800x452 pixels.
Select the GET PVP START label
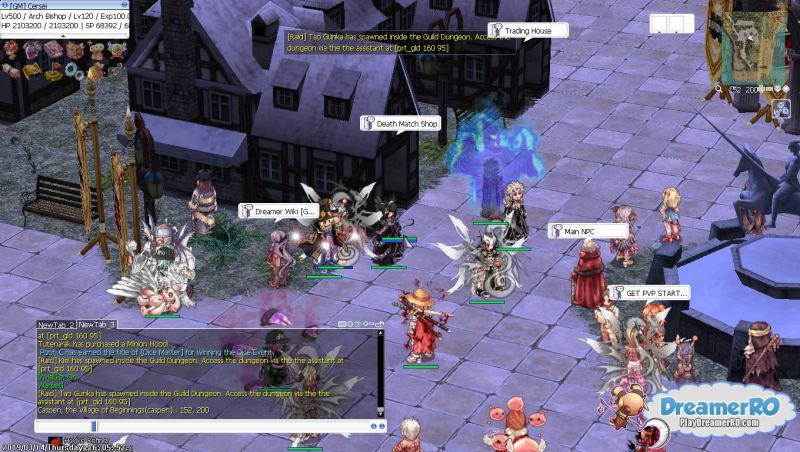[654, 293]
